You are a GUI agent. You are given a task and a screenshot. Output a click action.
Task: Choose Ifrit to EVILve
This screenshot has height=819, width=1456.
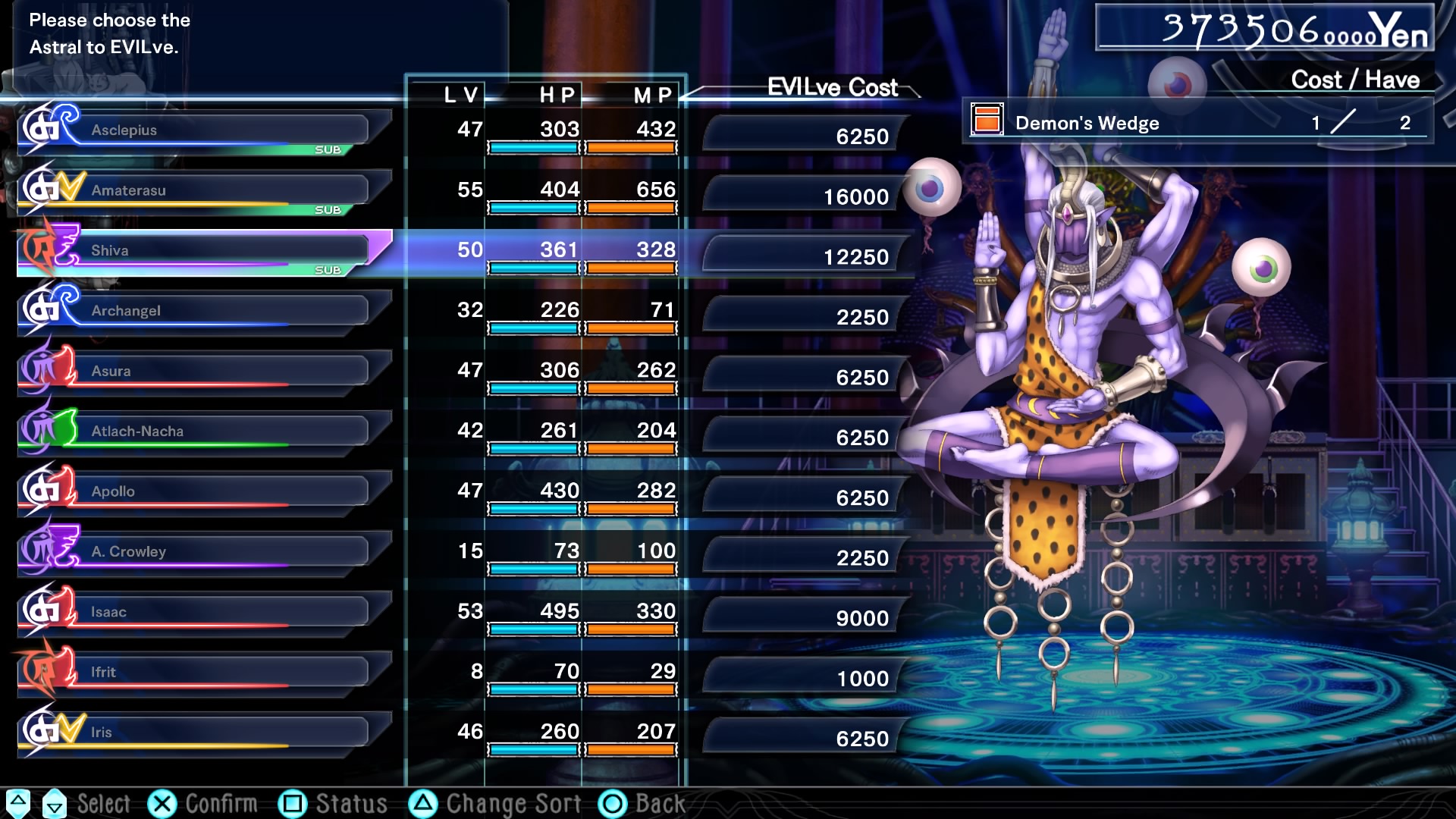click(205, 672)
